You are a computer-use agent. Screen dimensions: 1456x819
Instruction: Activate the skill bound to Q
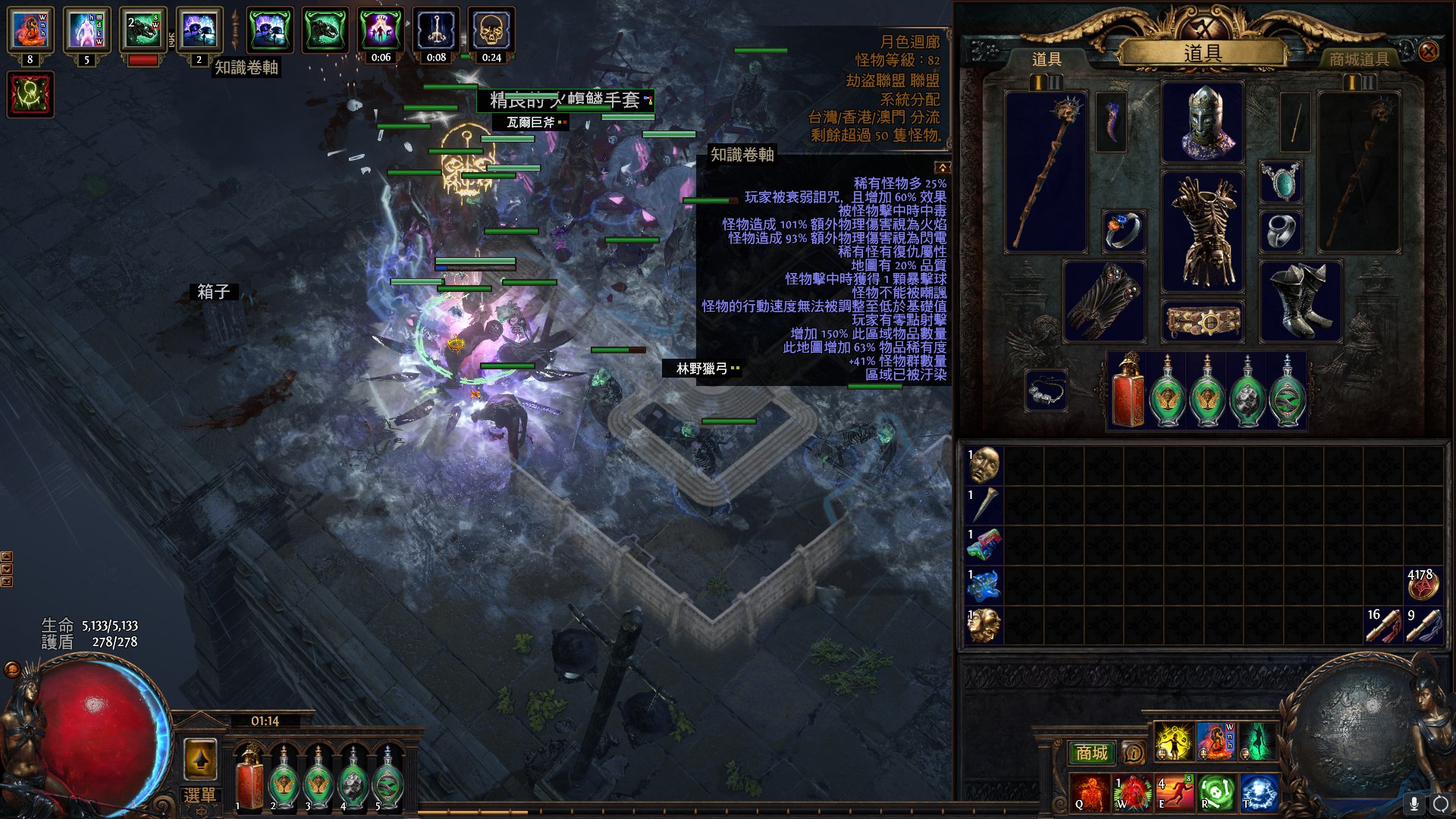point(1089,792)
